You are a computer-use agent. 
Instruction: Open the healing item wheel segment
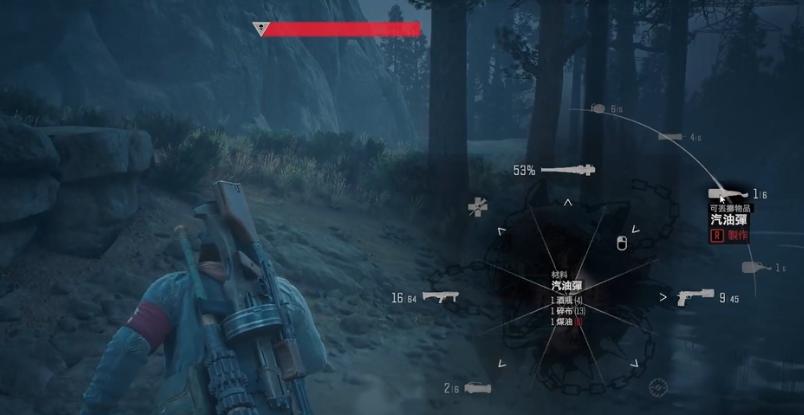coord(478,207)
